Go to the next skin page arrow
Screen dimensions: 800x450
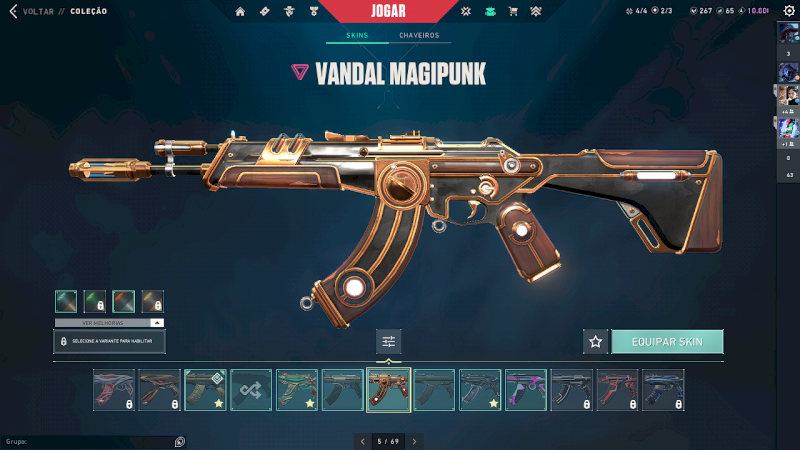pyautogui.click(x=414, y=441)
